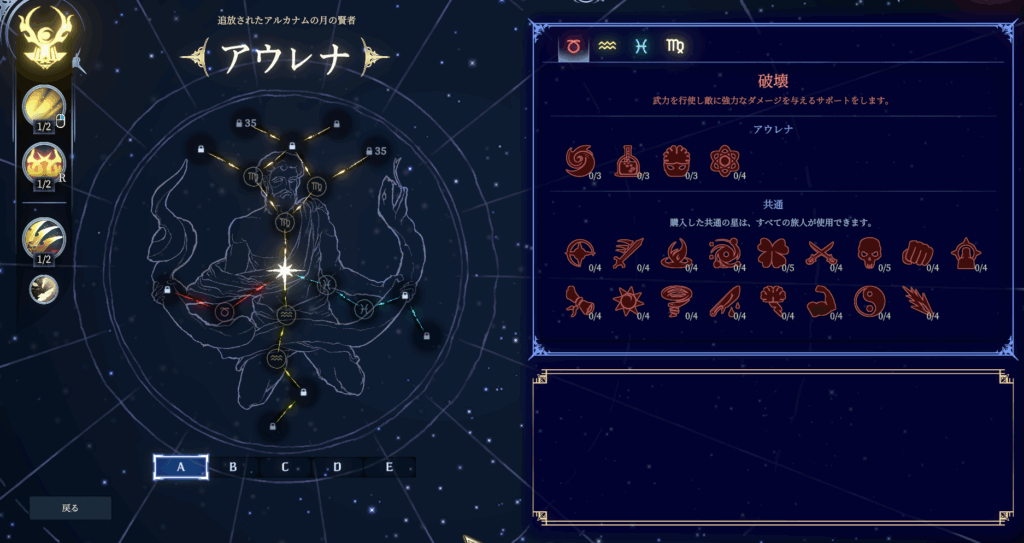The image size is (1024, 543).
Task: Switch to loadout preset B
Action: pos(233,467)
